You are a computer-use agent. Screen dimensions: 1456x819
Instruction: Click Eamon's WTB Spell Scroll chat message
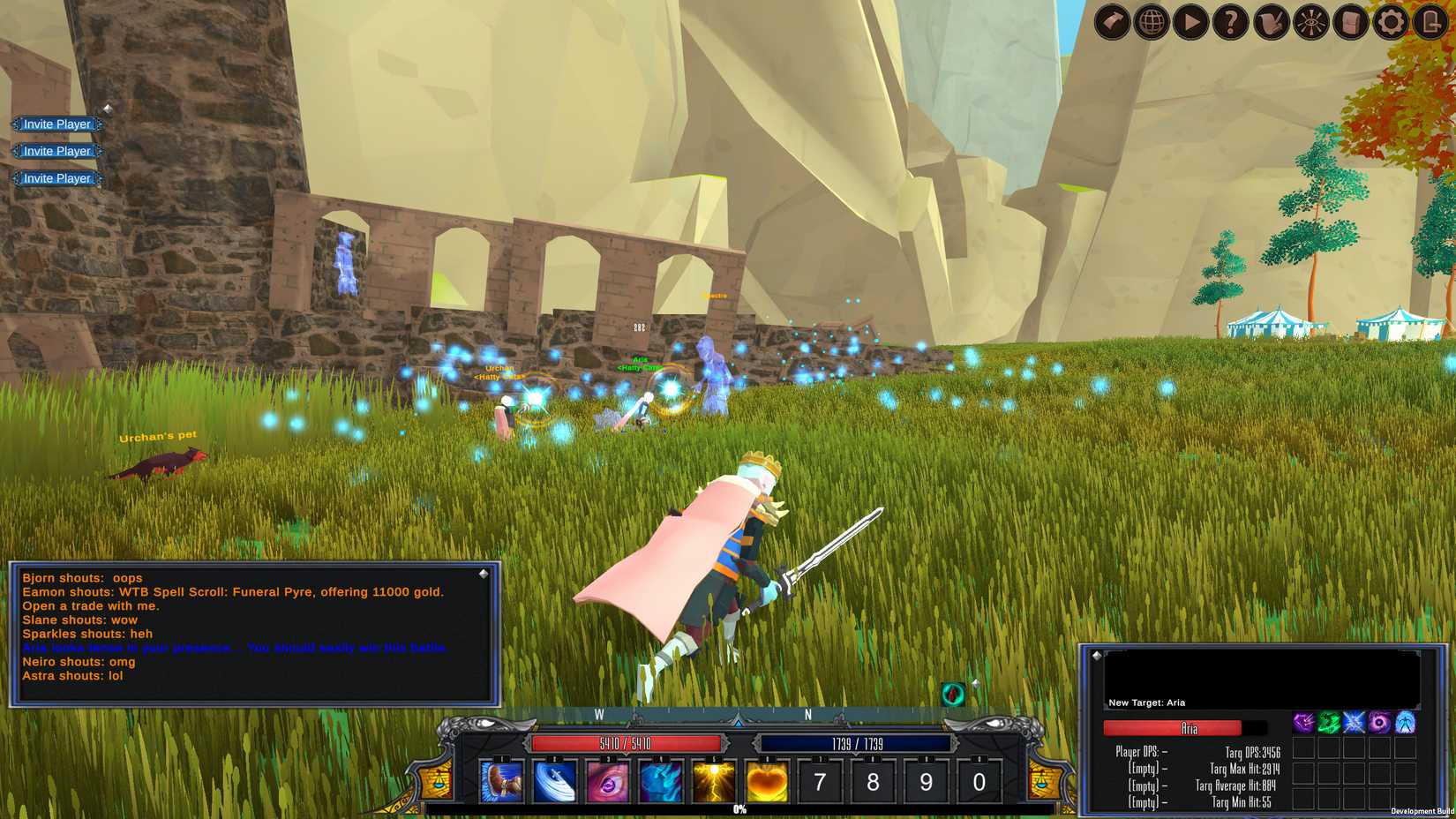[232, 592]
